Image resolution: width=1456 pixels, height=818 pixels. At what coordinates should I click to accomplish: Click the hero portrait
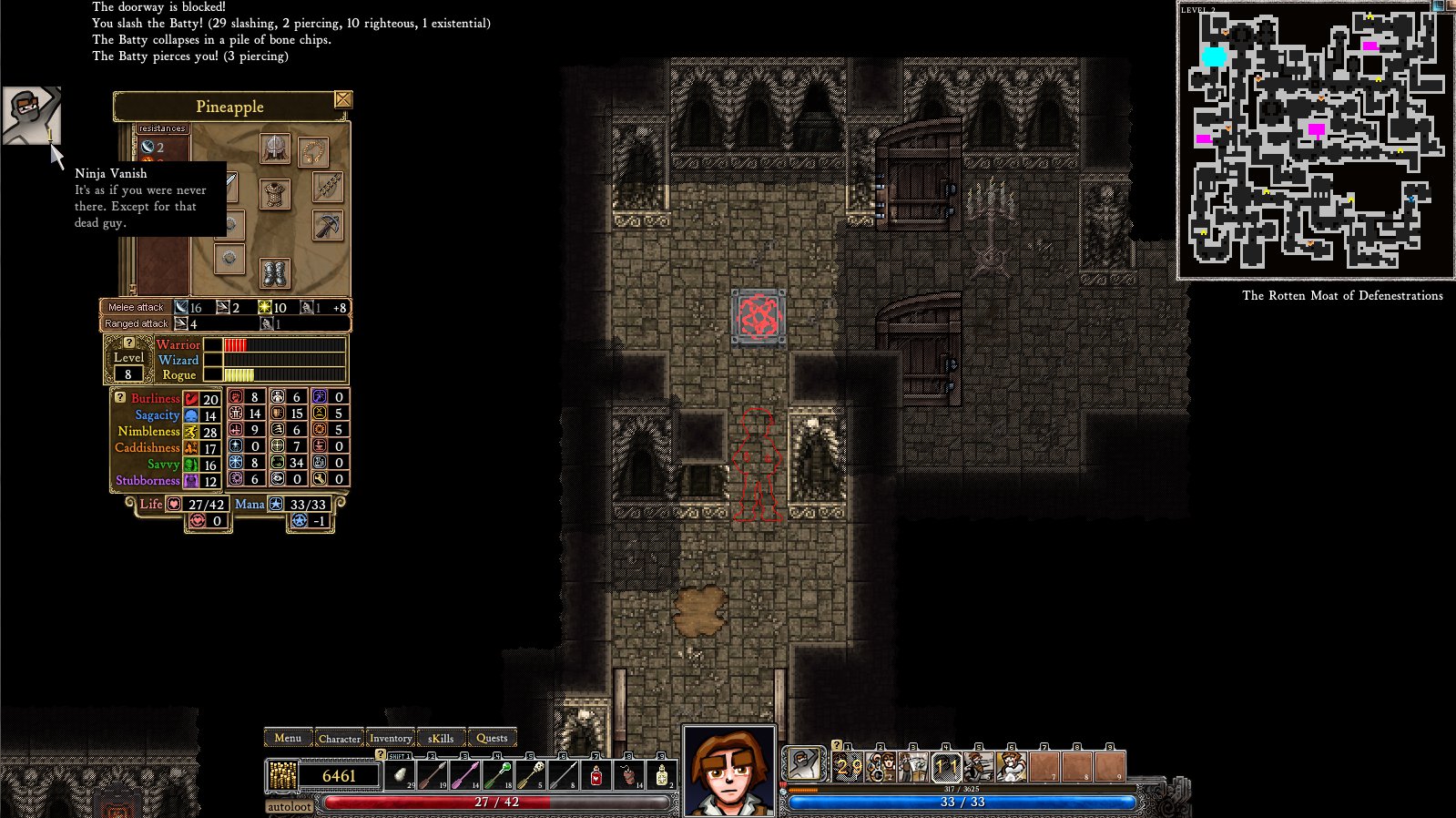(x=728, y=771)
